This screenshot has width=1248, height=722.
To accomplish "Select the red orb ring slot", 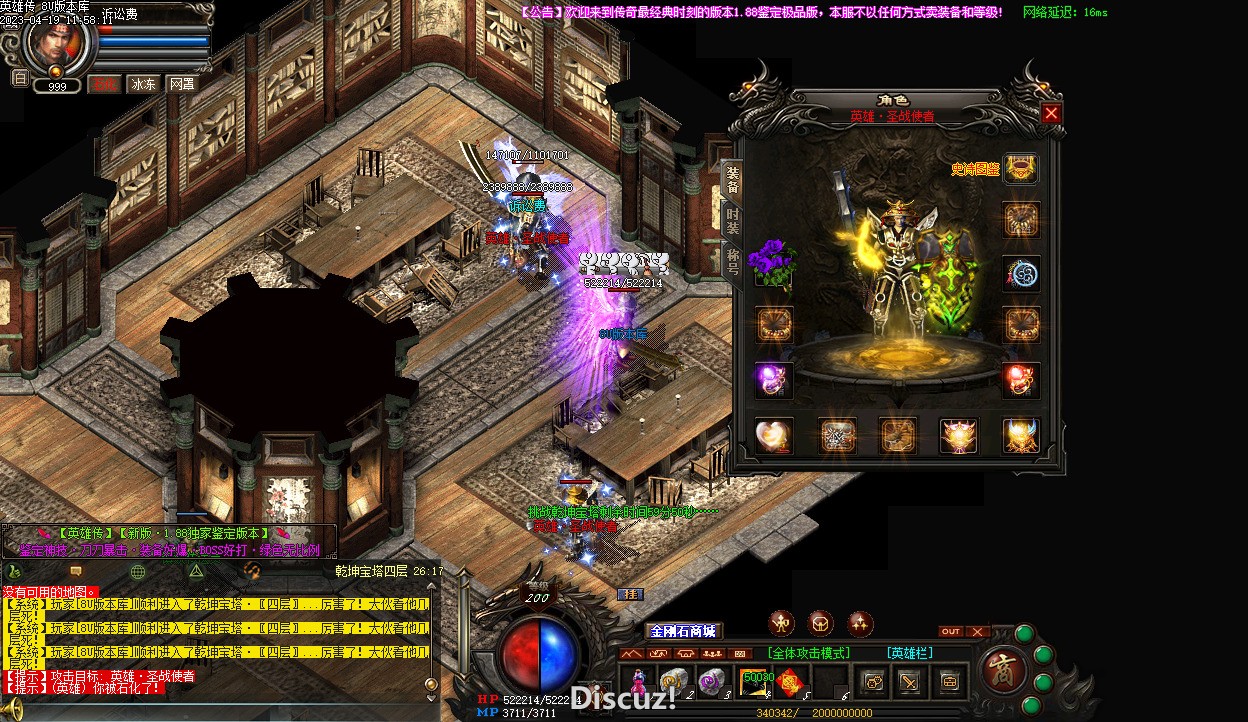I will pos(1020,380).
